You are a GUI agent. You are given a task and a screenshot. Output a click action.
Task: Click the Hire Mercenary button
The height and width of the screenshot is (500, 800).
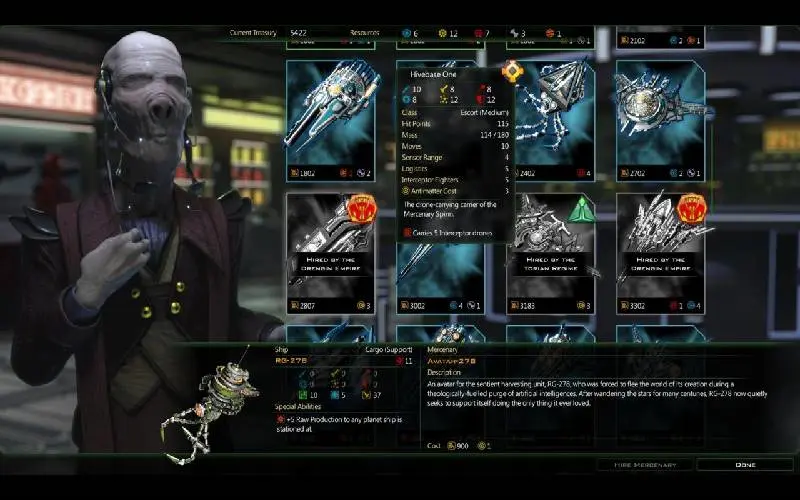(x=640, y=465)
